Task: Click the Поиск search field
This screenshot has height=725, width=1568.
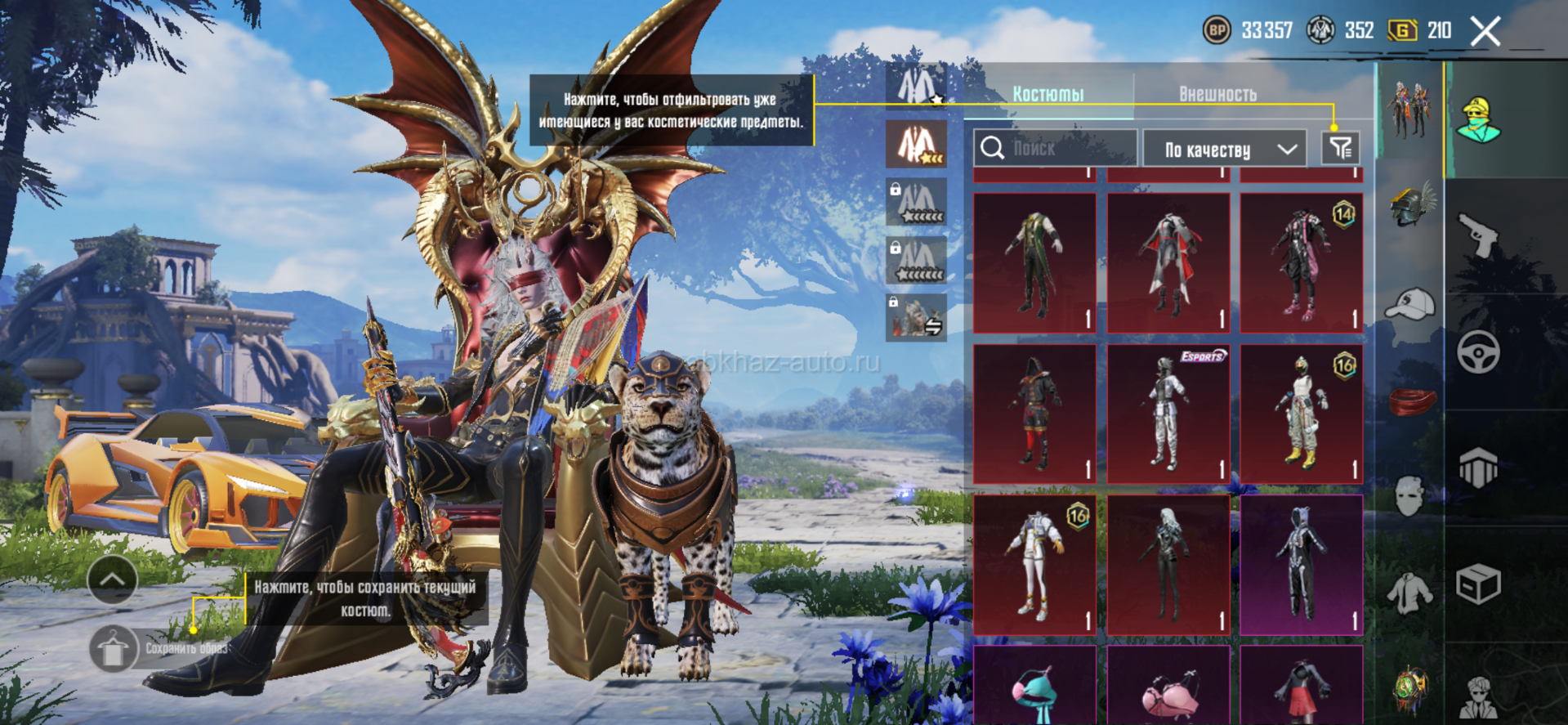Action: coord(1054,149)
